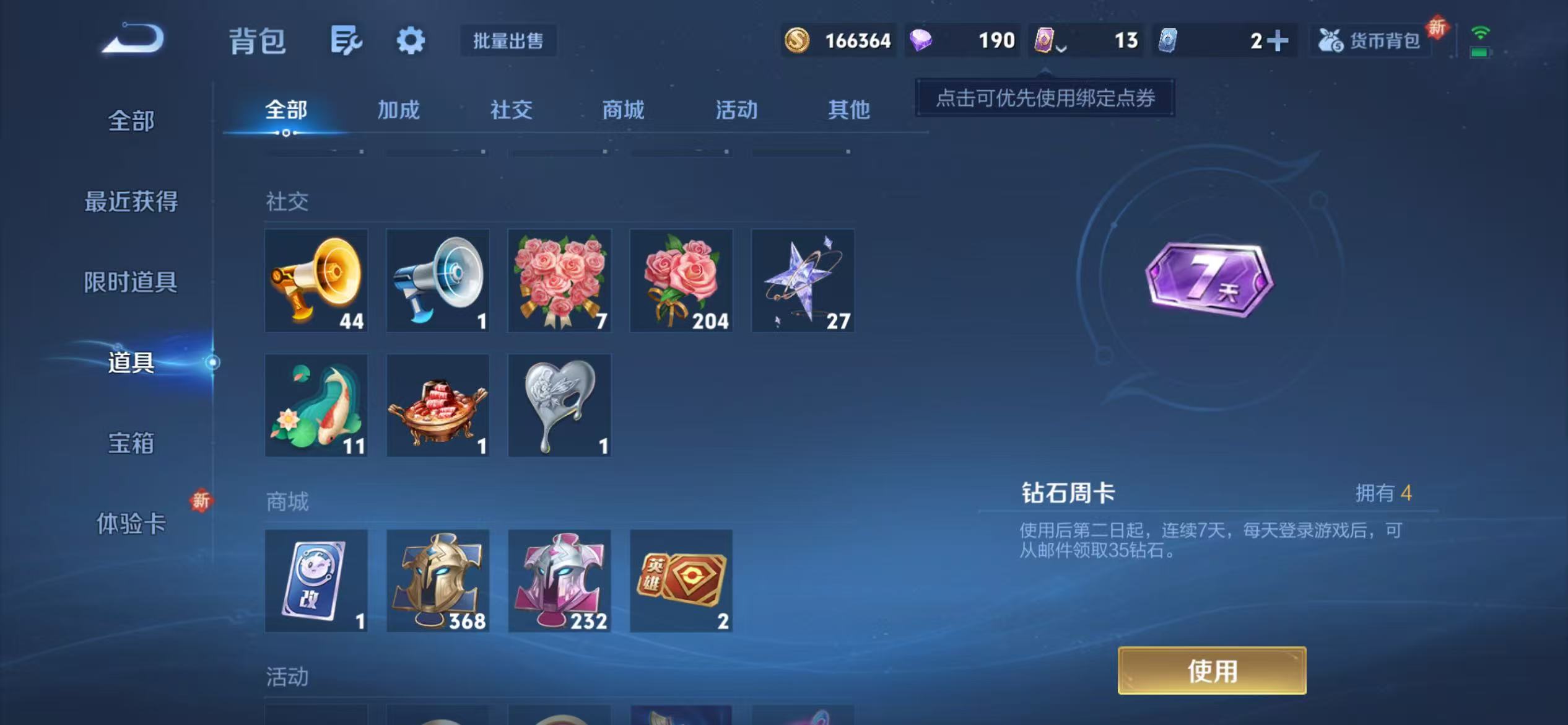Screen dimensions: 1568x725
Task: Open the 宝箱 sidebar category
Action: (x=131, y=444)
